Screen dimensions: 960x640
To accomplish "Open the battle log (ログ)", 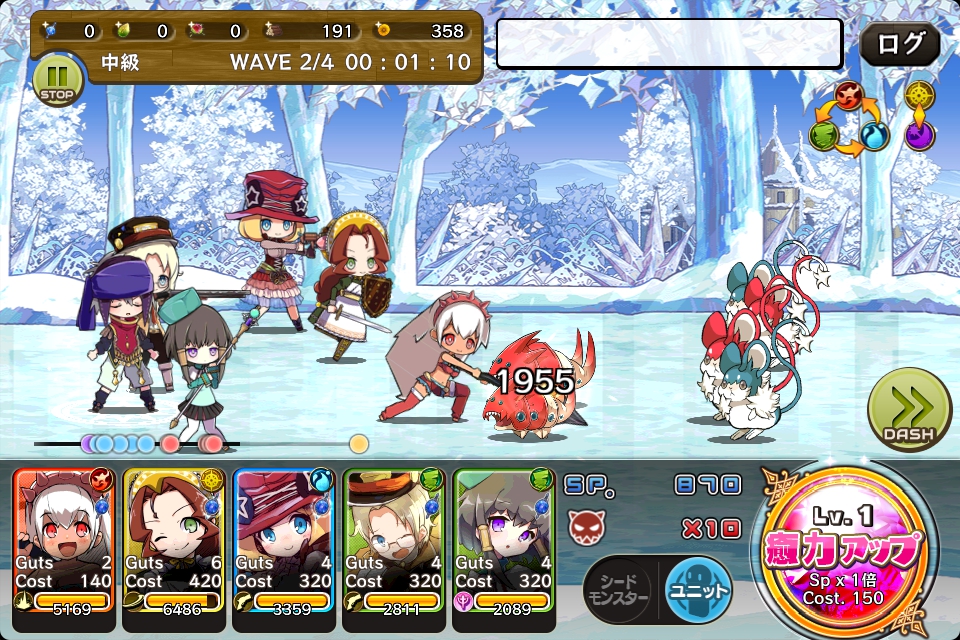I will 899,45.
